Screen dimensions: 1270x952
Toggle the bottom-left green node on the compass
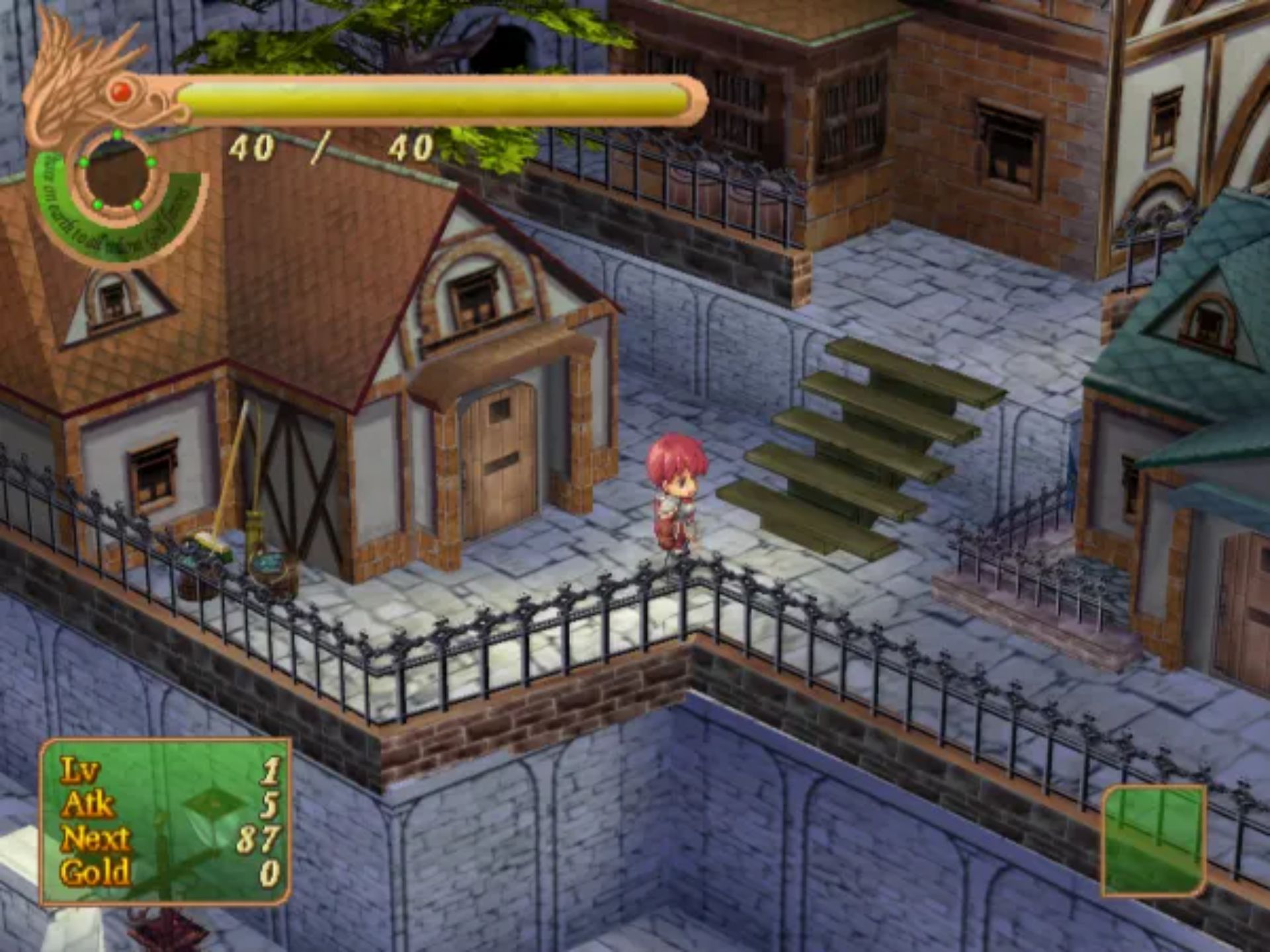point(97,204)
